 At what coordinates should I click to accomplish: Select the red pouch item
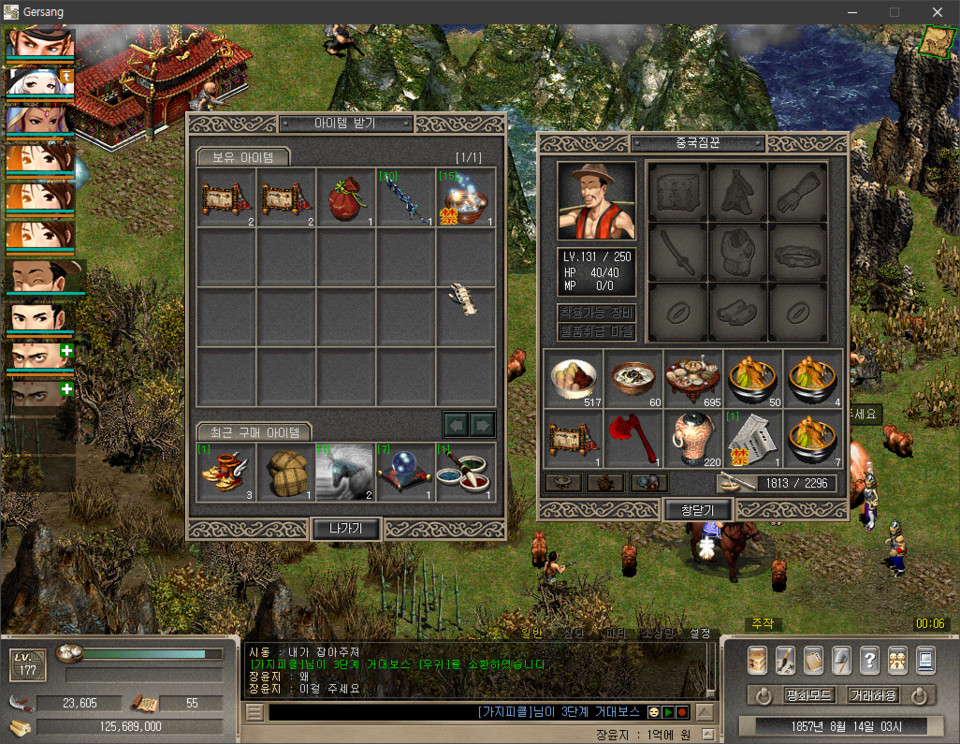(346, 197)
